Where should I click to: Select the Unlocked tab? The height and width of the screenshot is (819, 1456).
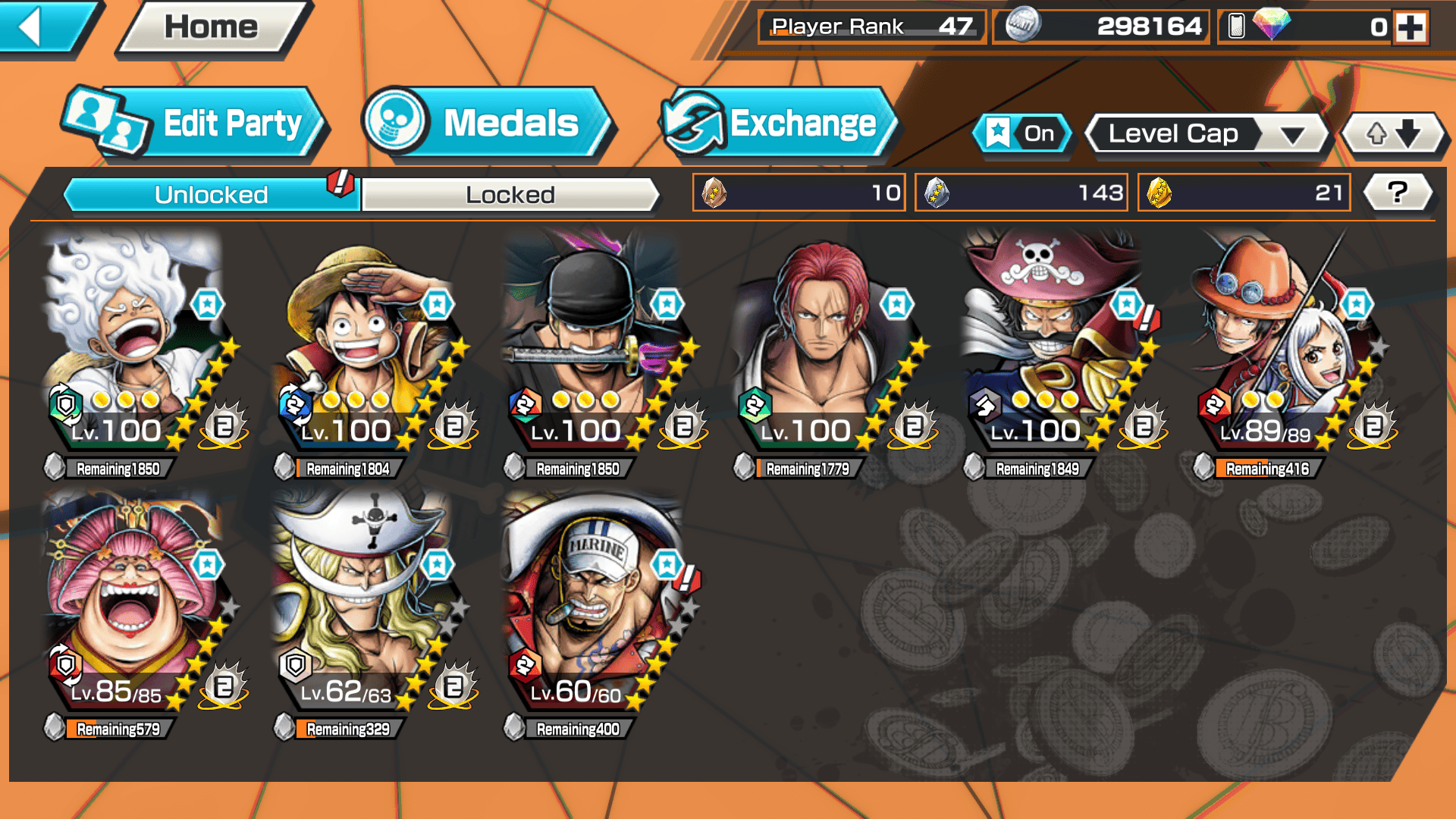point(211,195)
